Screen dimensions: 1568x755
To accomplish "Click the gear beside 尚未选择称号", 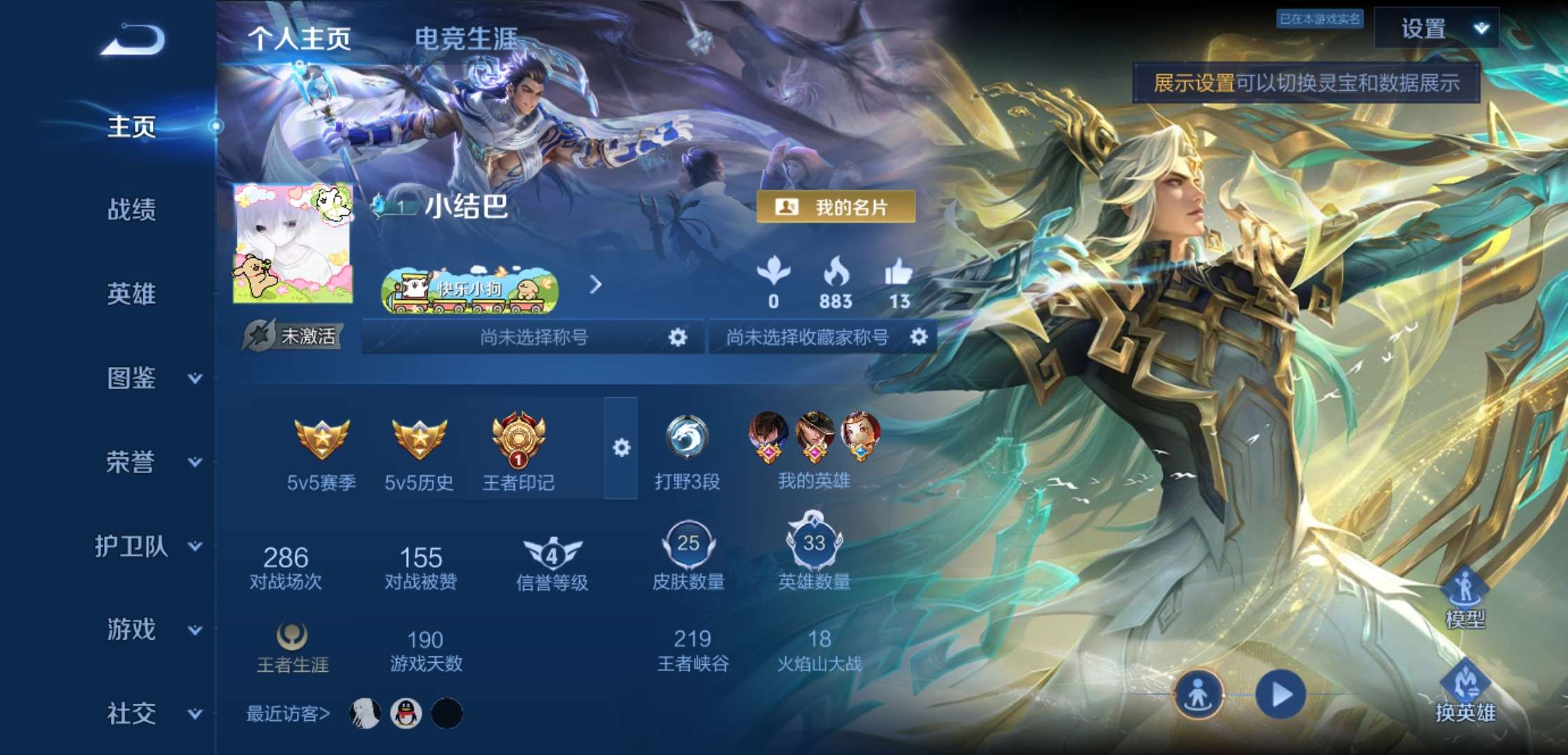I will click(676, 337).
